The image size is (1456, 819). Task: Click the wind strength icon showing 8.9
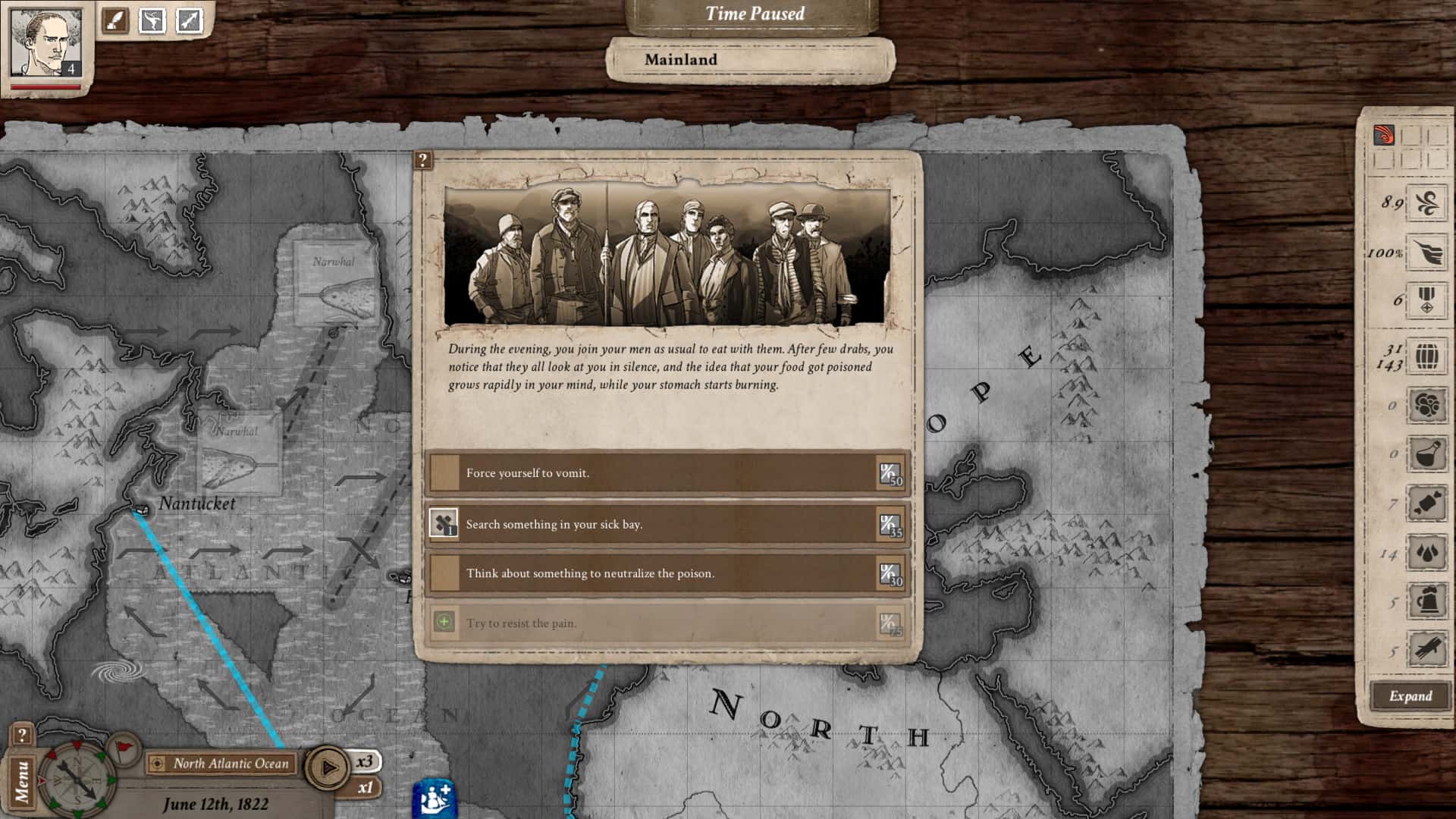pos(1426,203)
